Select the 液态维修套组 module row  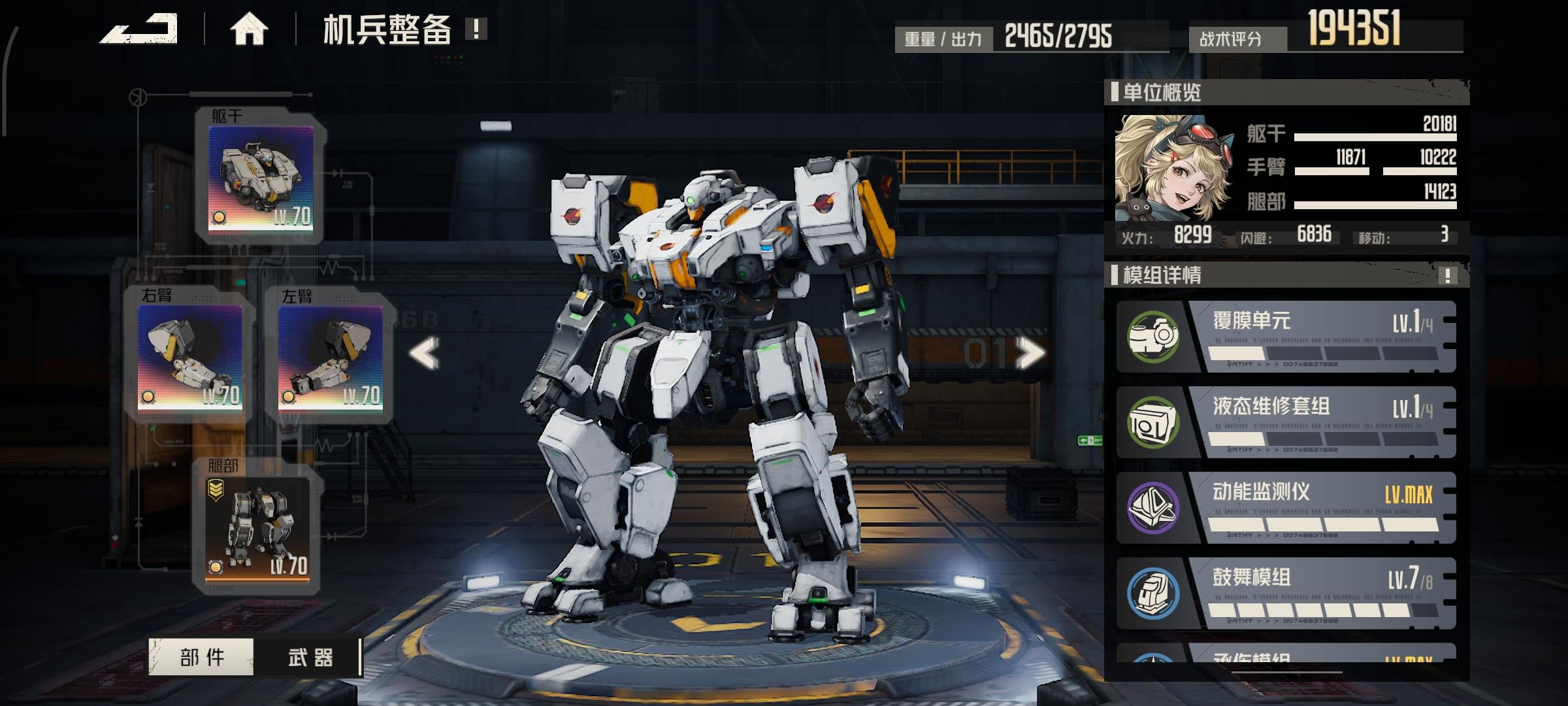tap(1286, 422)
